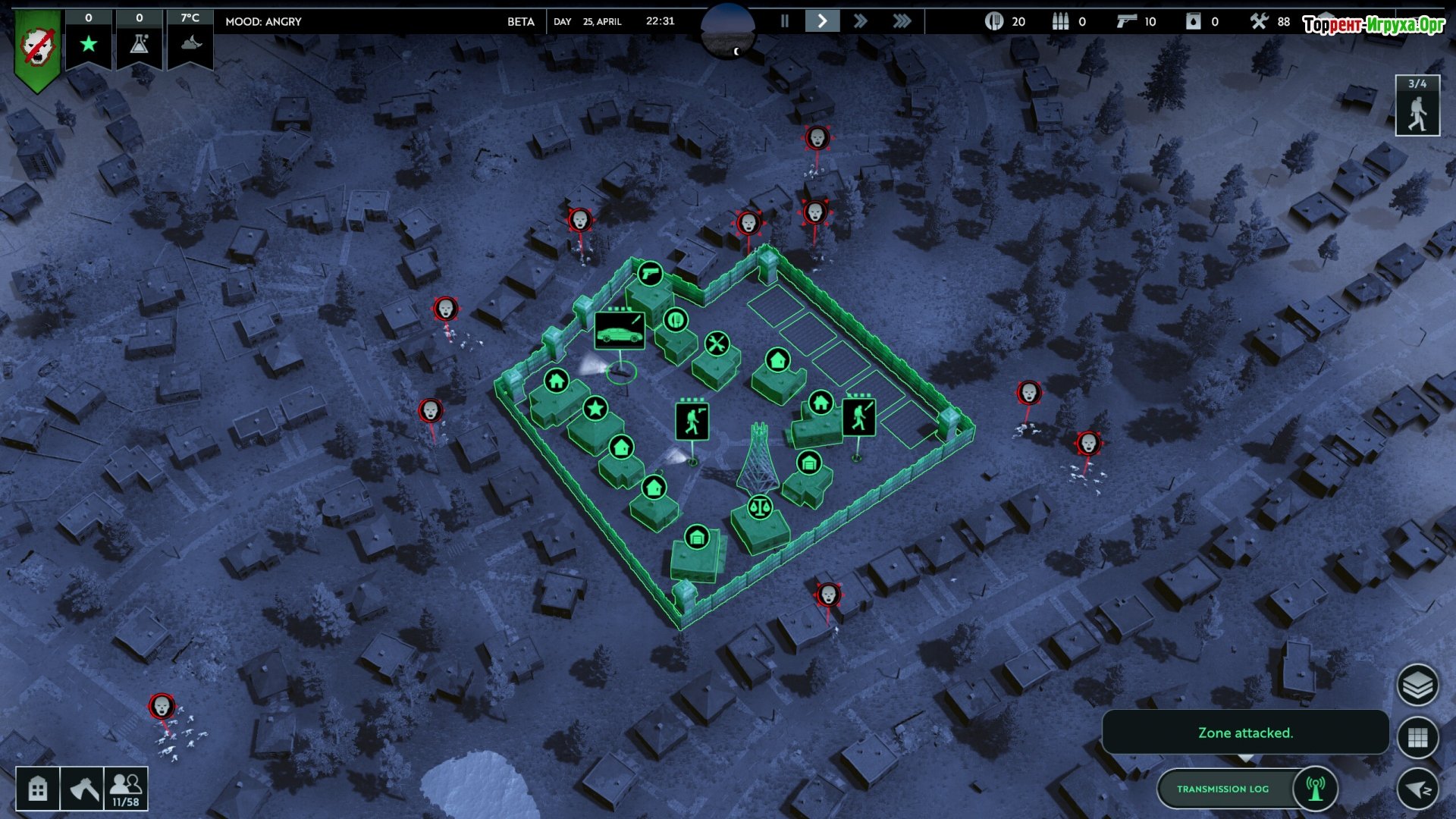Open the population panel showing 11/58
The width and height of the screenshot is (1456, 819).
tap(126, 789)
